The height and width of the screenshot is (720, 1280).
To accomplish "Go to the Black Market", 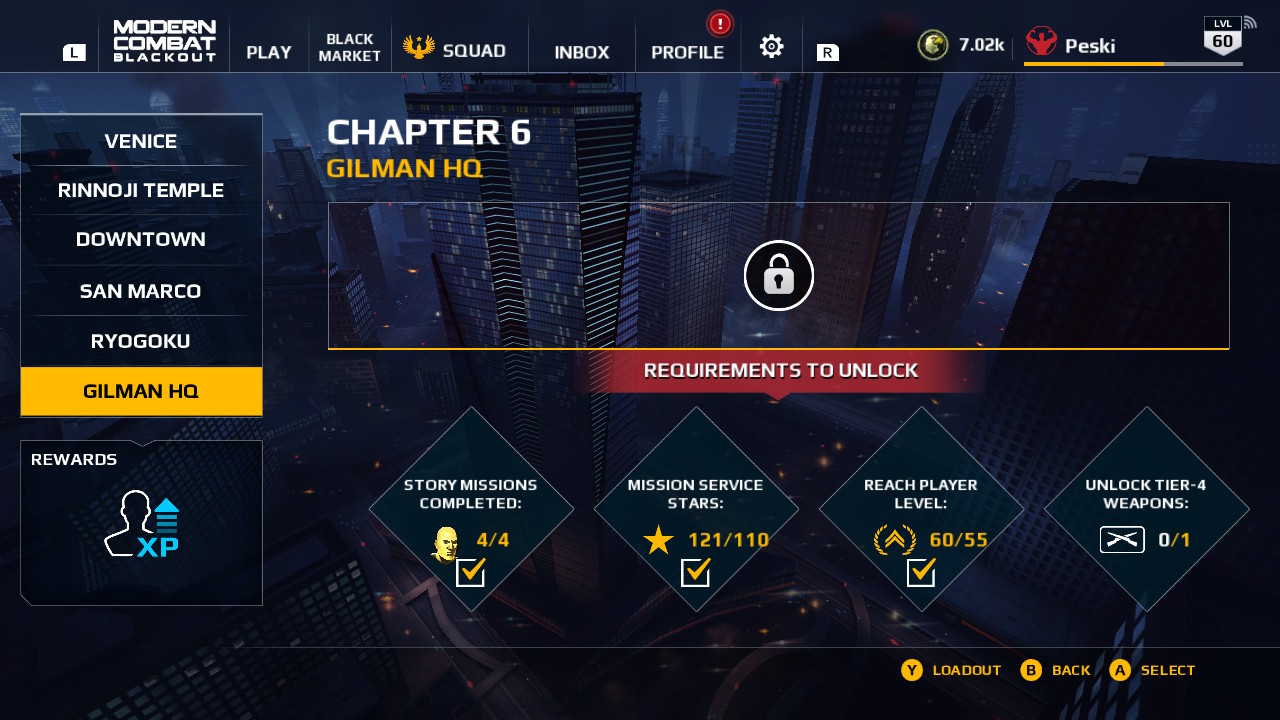I will pos(350,47).
